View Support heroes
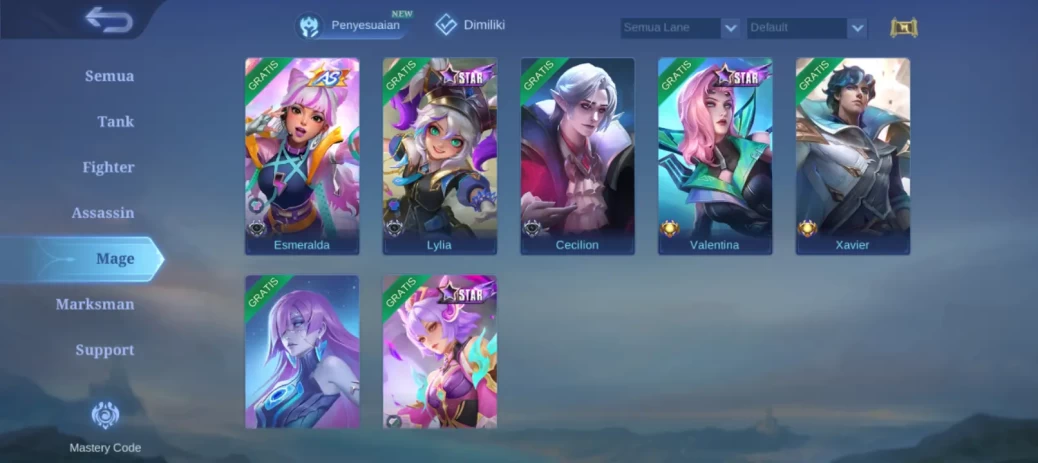1038x463 pixels. (x=104, y=350)
